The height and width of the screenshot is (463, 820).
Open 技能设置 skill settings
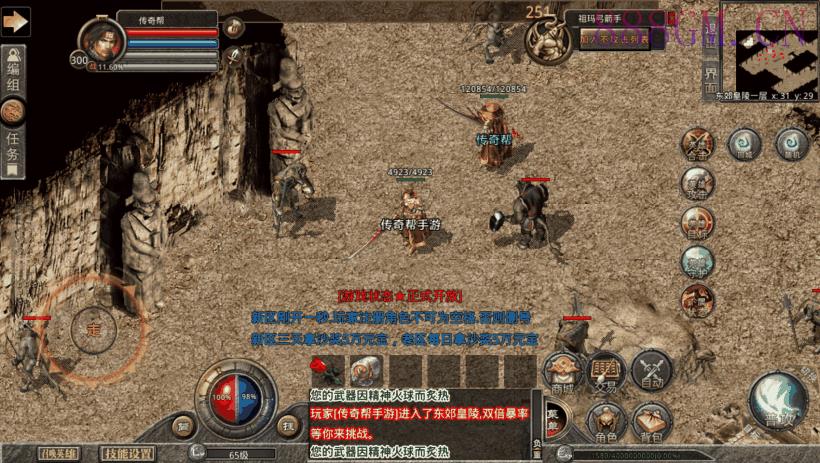coord(131,453)
